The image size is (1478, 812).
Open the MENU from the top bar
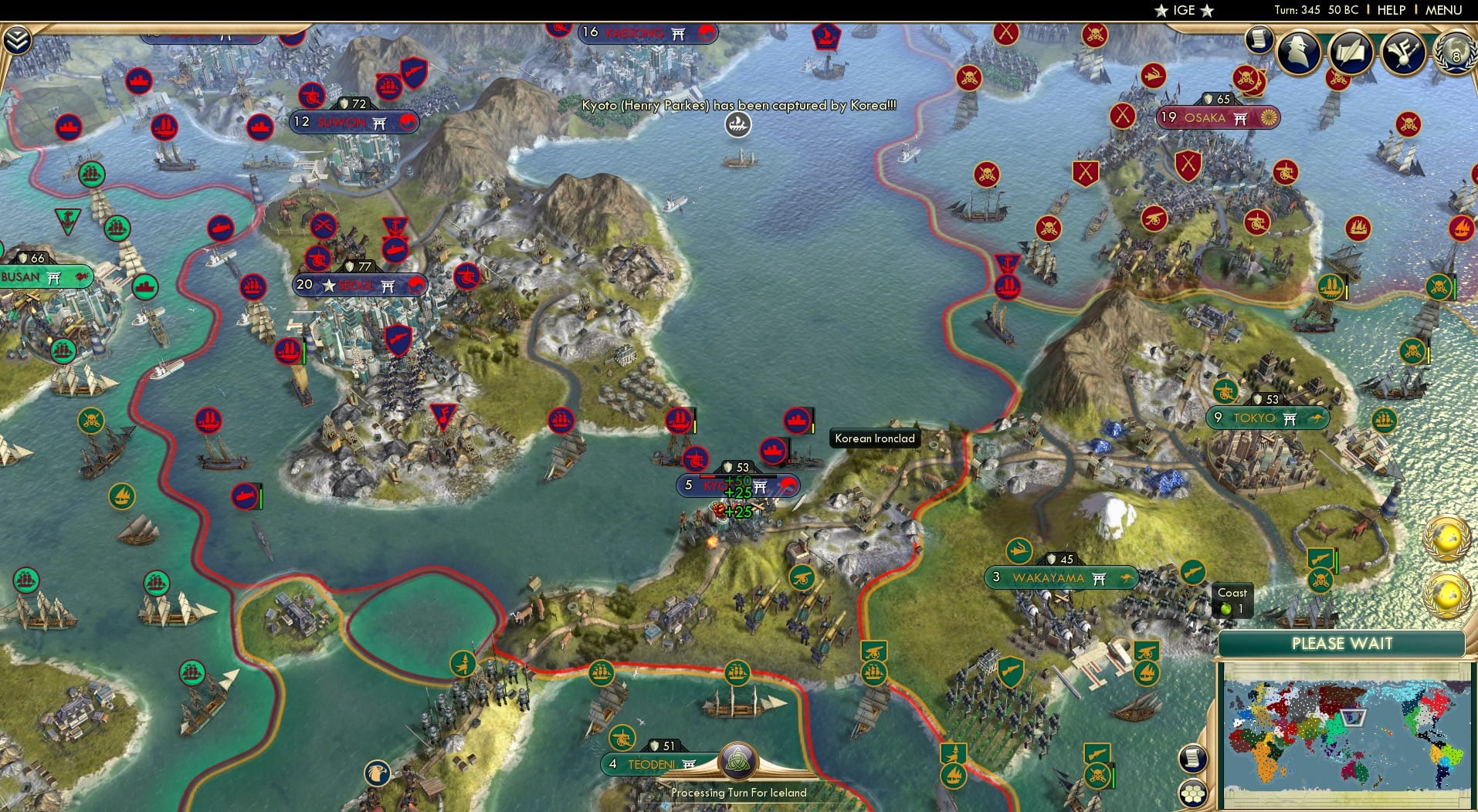click(x=1443, y=10)
